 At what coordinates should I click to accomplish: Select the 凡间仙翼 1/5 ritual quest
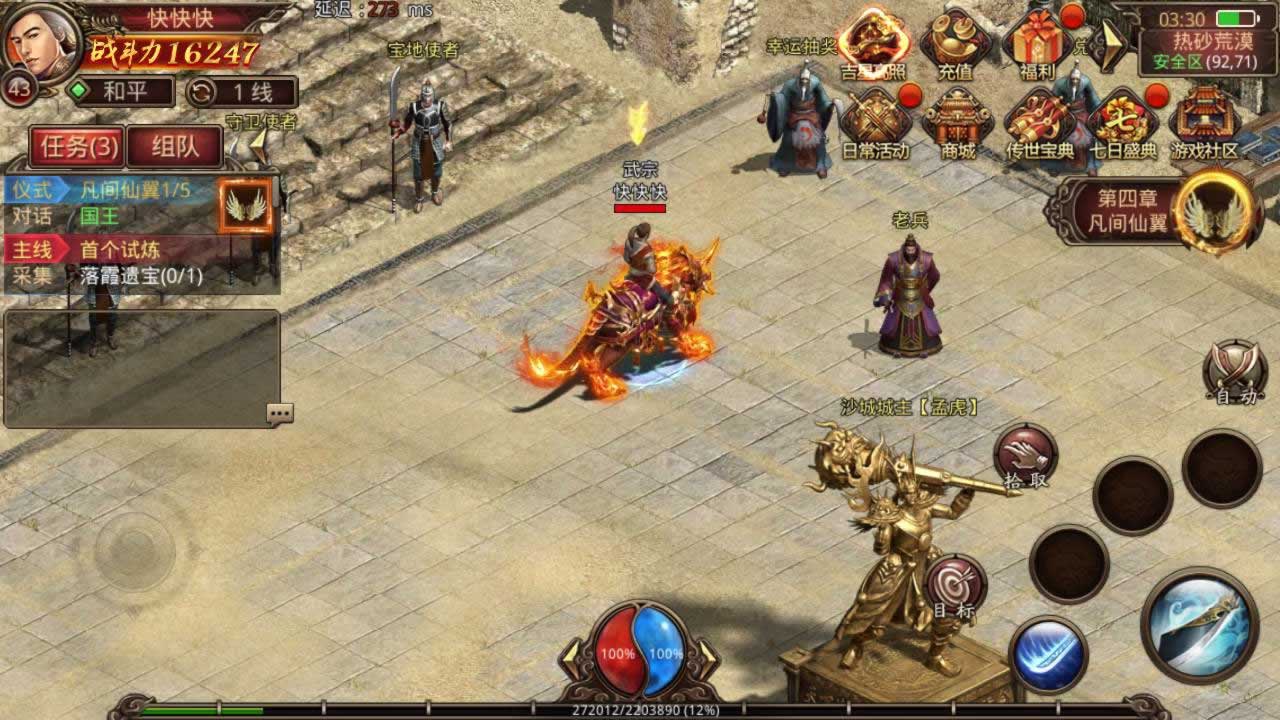pos(135,190)
